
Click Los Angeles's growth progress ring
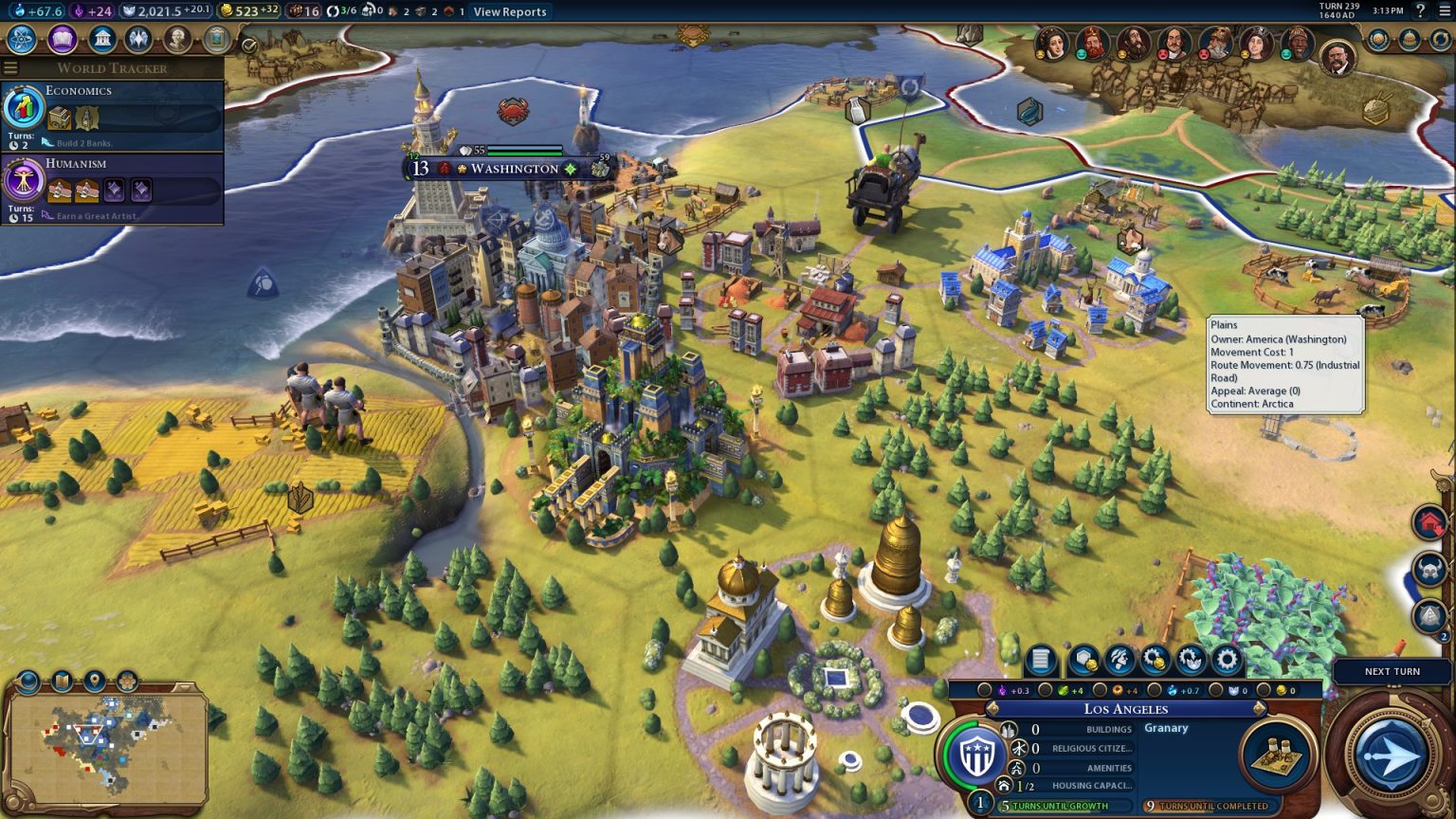(x=974, y=755)
